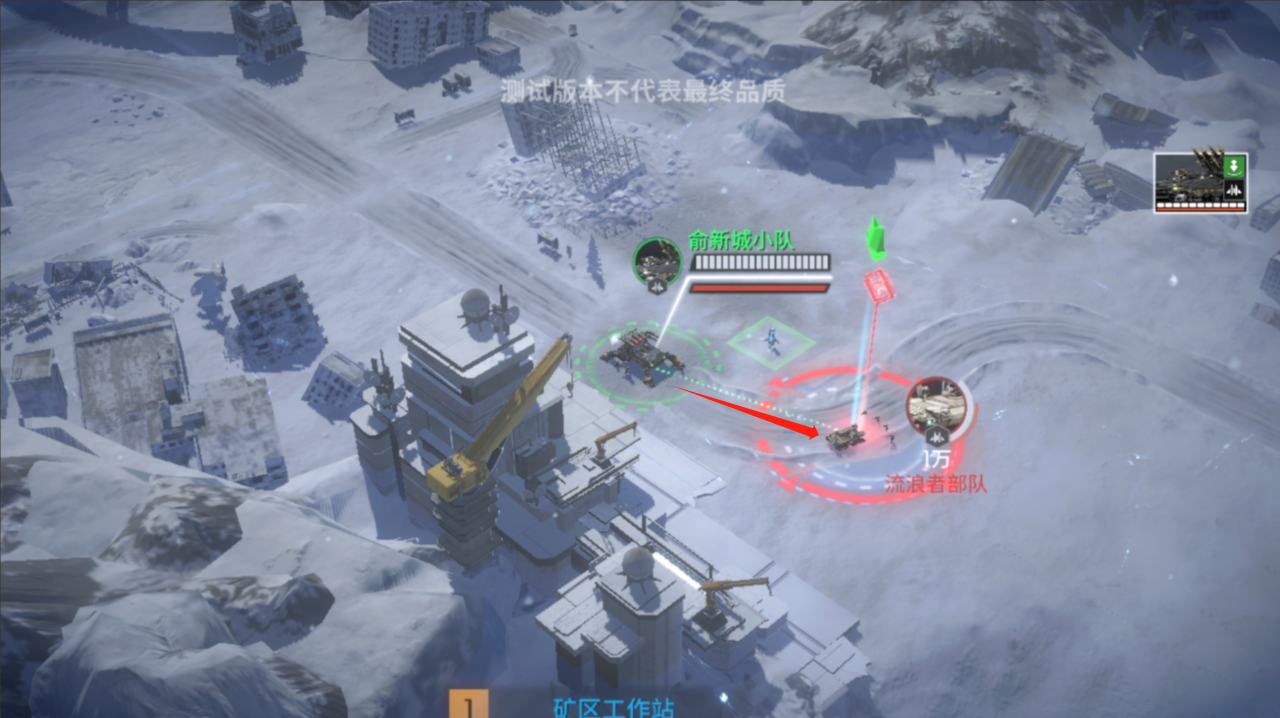1280x718 pixels.
Task: Open the 矿区工作站 label
Action: click(x=613, y=708)
